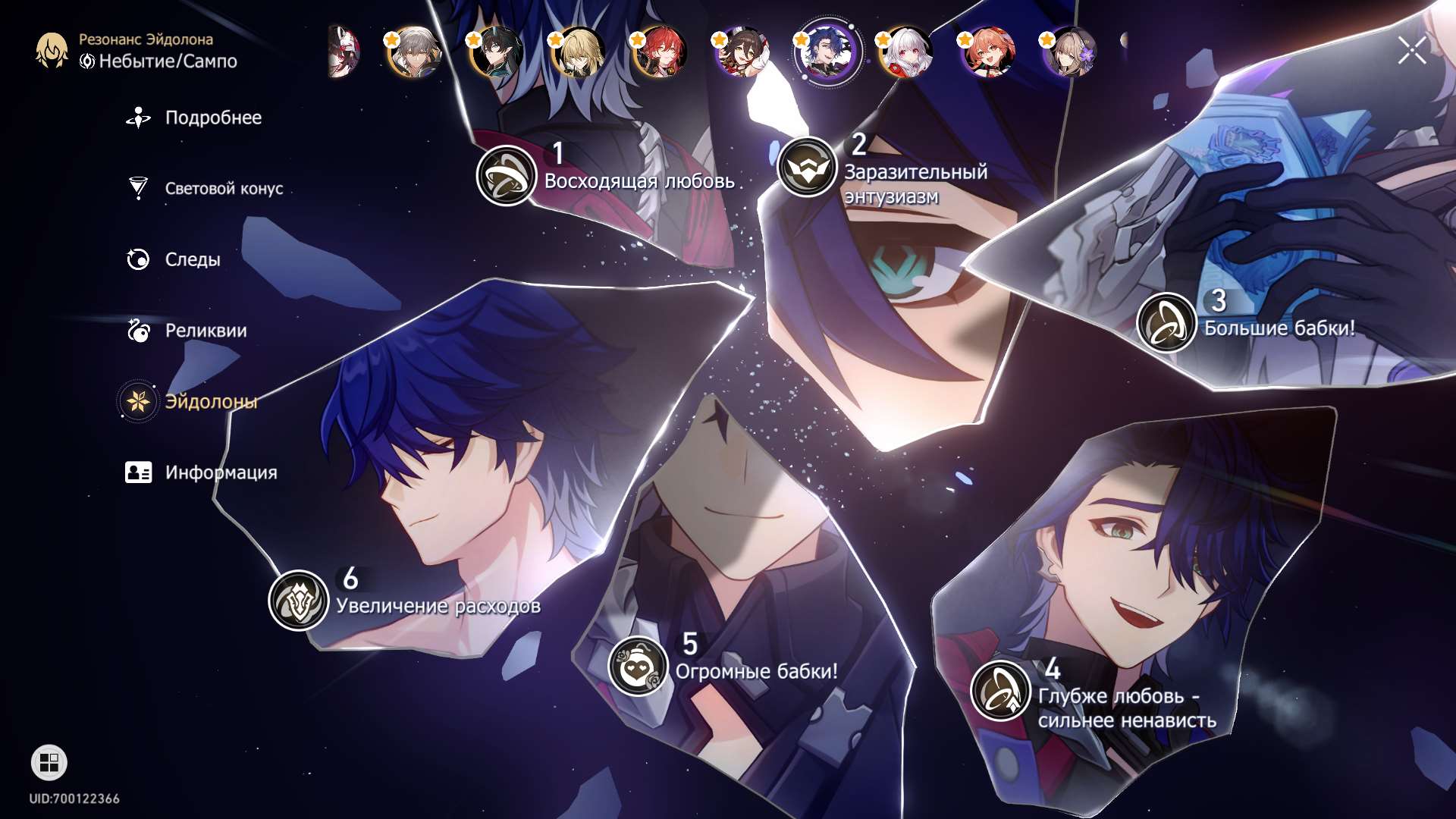Close the Eidolon resonance screen
Screen dimensions: 1456x819
pos(1411,51)
